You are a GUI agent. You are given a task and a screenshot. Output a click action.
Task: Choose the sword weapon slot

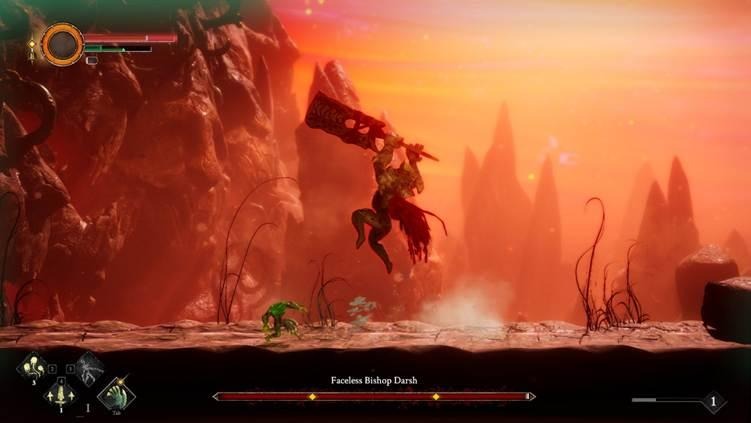[x=60, y=395]
